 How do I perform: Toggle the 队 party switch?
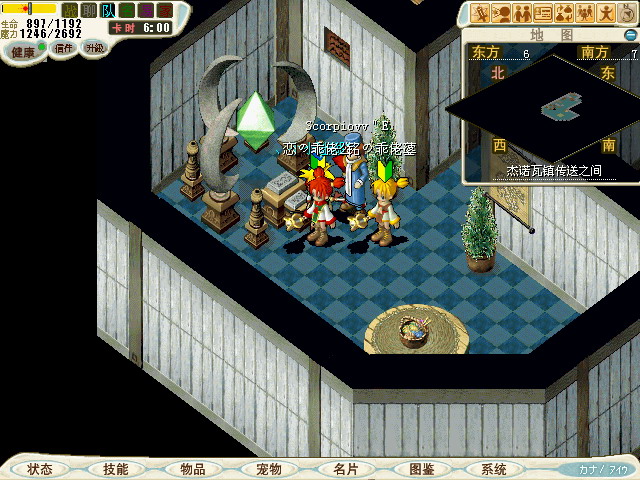click(108, 10)
